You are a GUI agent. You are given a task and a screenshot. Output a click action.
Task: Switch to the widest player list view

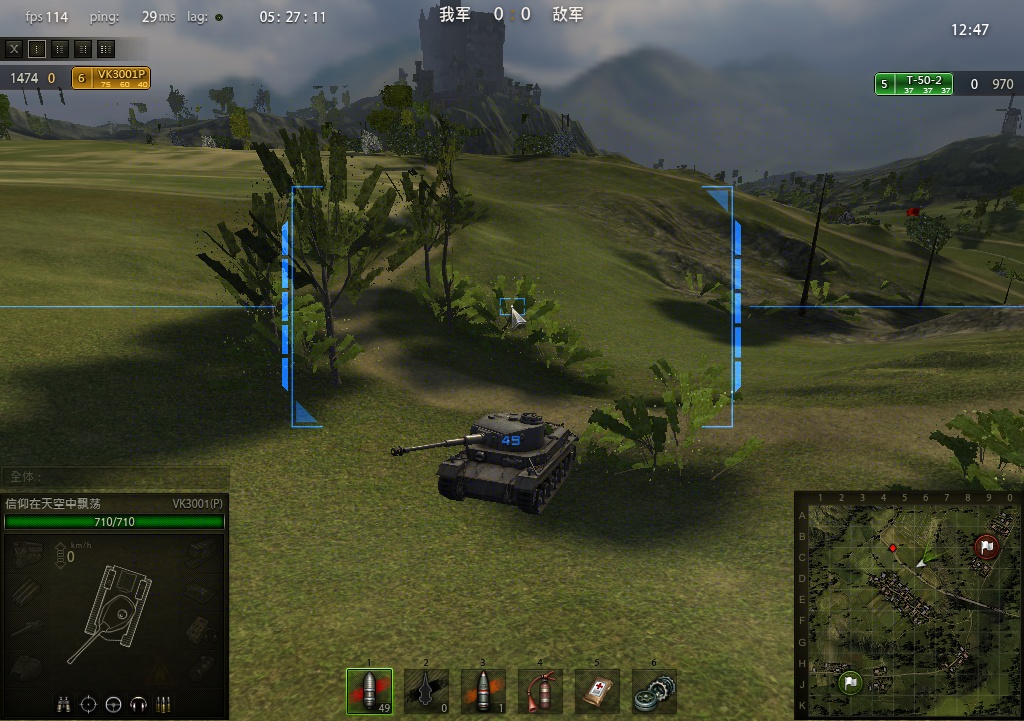tap(106, 48)
